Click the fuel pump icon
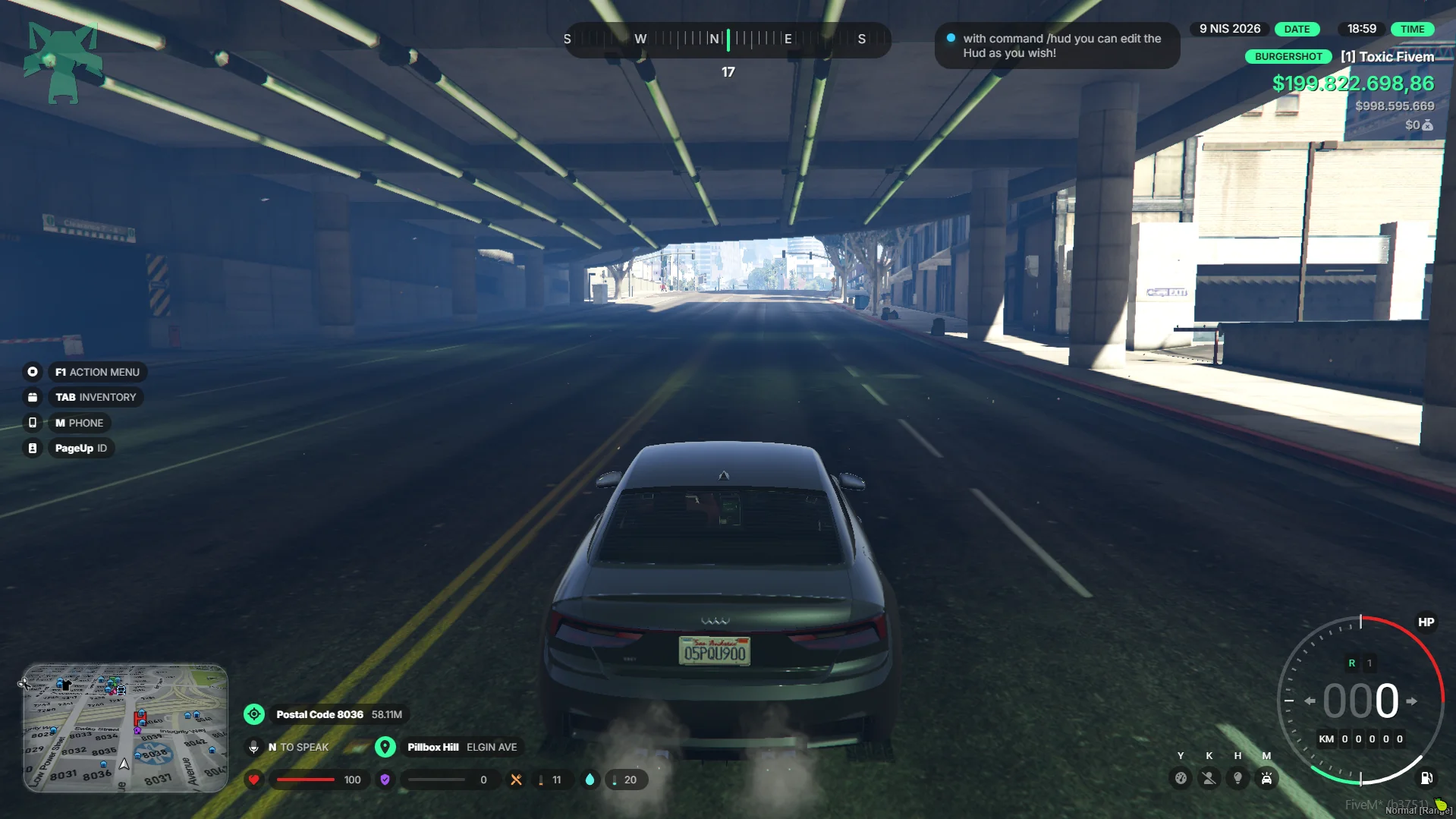The width and height of the screenshot is (1456, 819). [1426, 778]
